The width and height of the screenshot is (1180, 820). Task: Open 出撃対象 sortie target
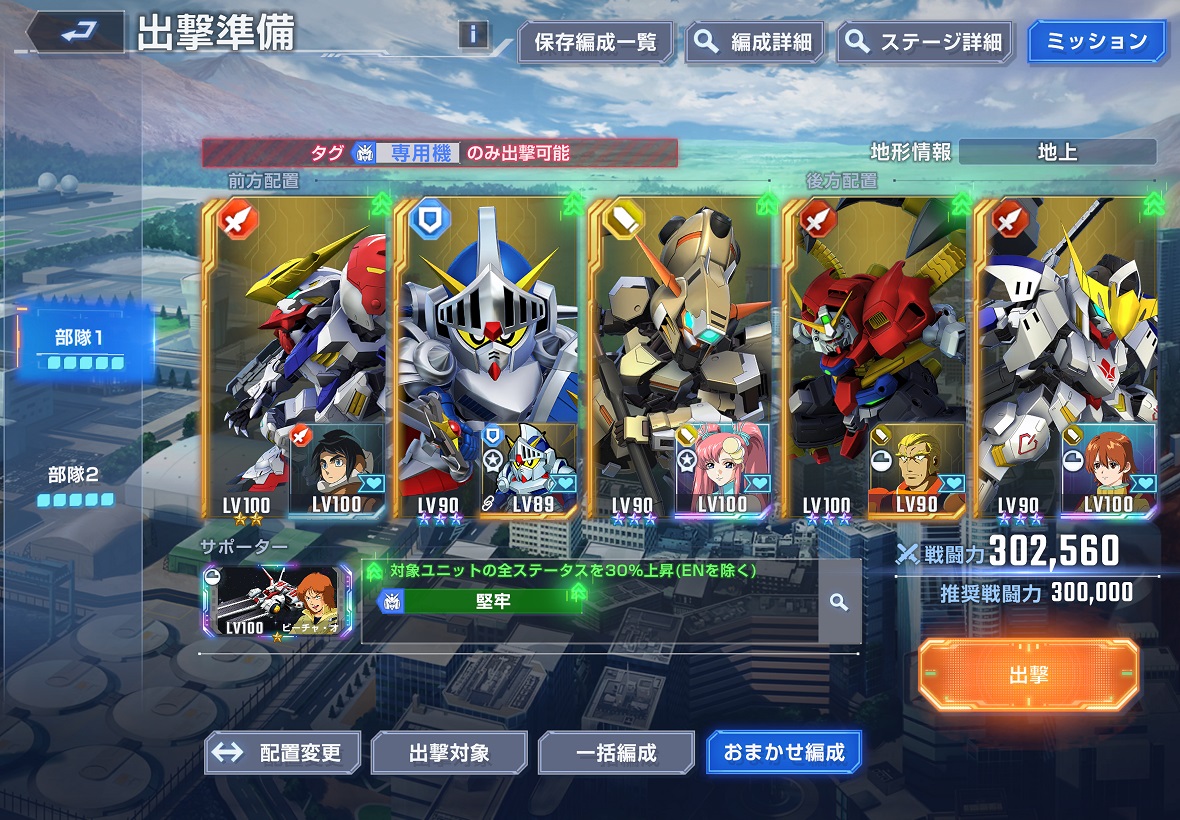pos(449,752)
